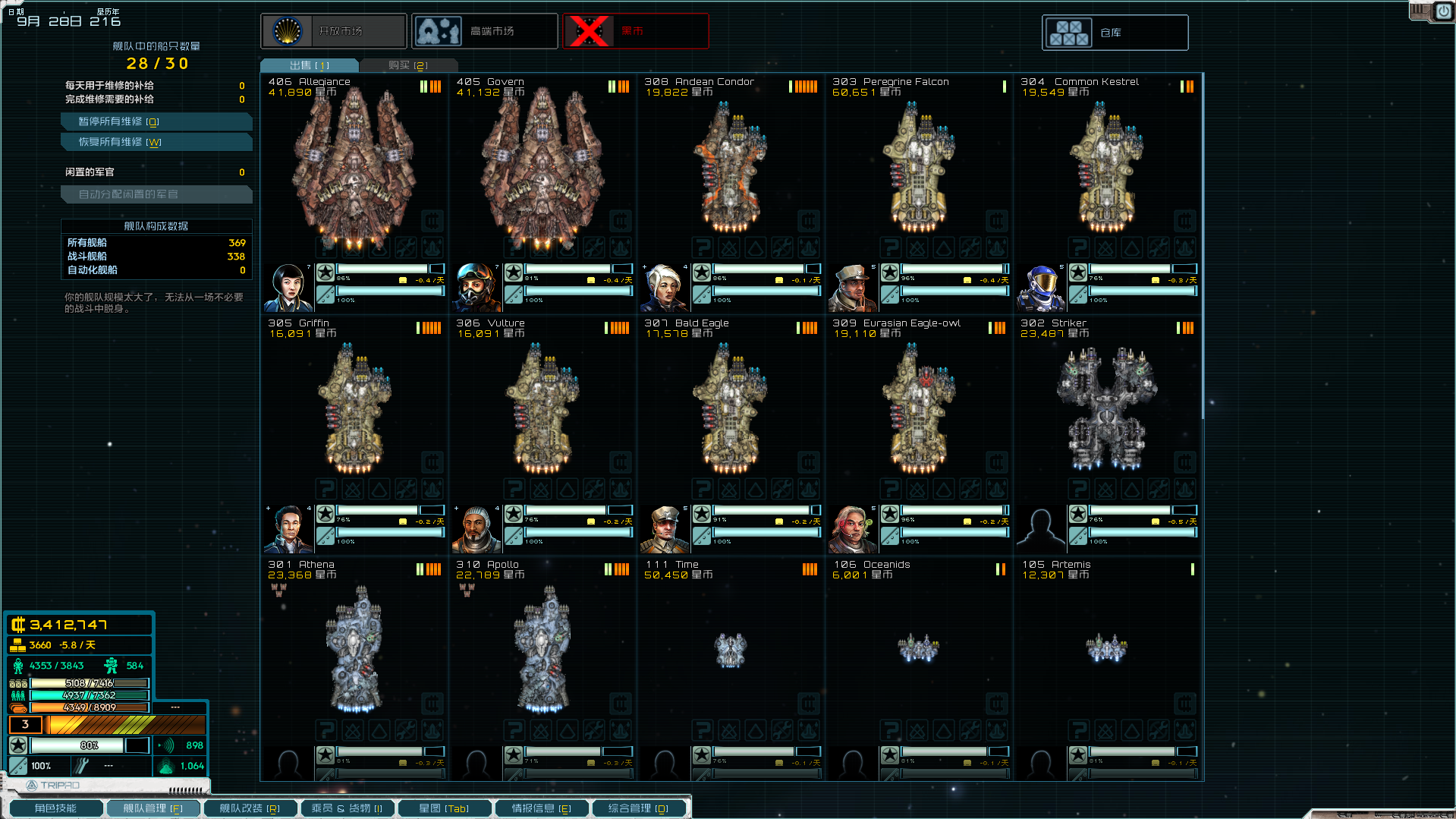
Task: Open 舰队改装 refit tab
Action: [x=250, y=808]
